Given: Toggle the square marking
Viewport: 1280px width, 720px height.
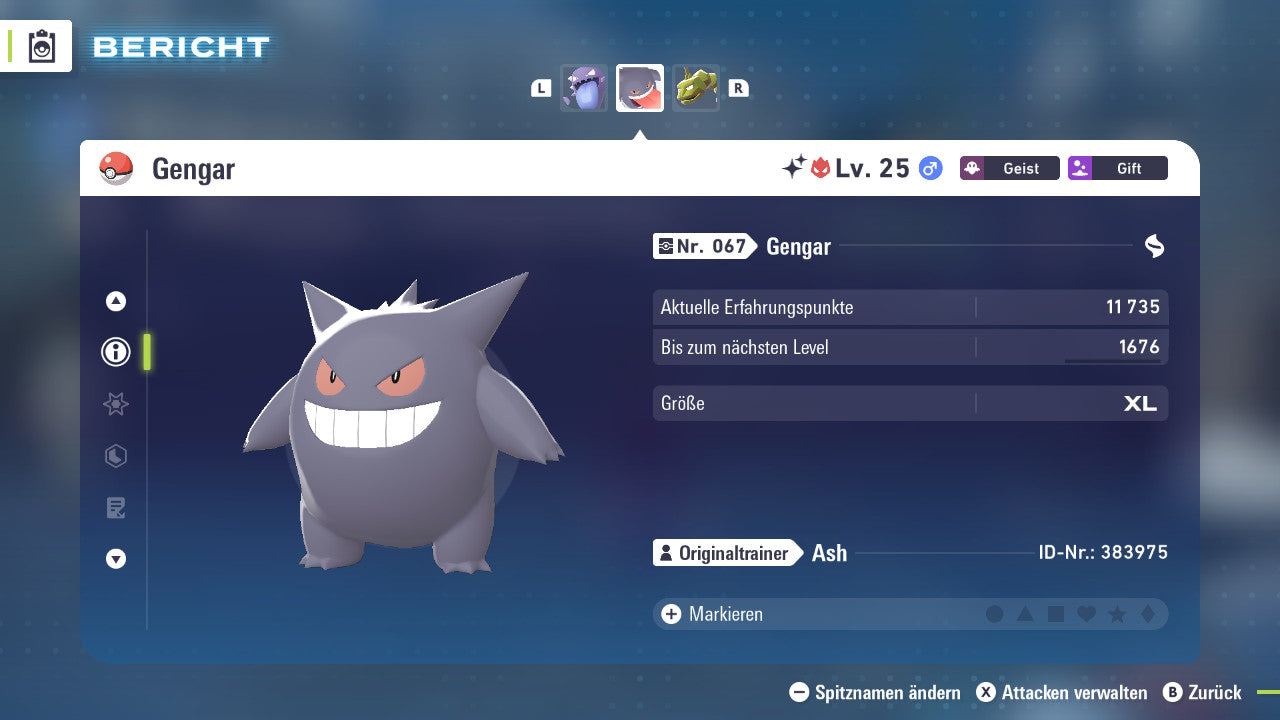Looking at the screenshot, I should coord(1056,614).
